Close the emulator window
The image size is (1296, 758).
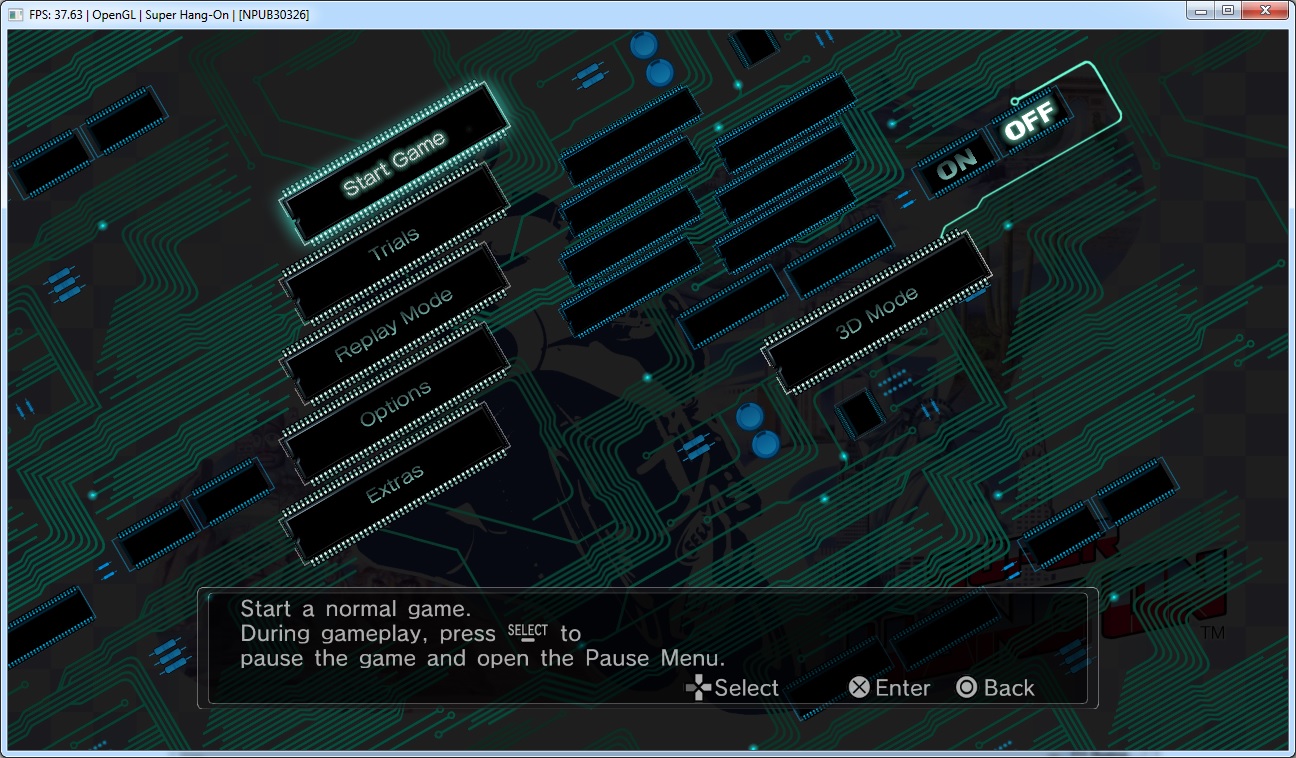pyautogui.click(x=1265, y=10)
